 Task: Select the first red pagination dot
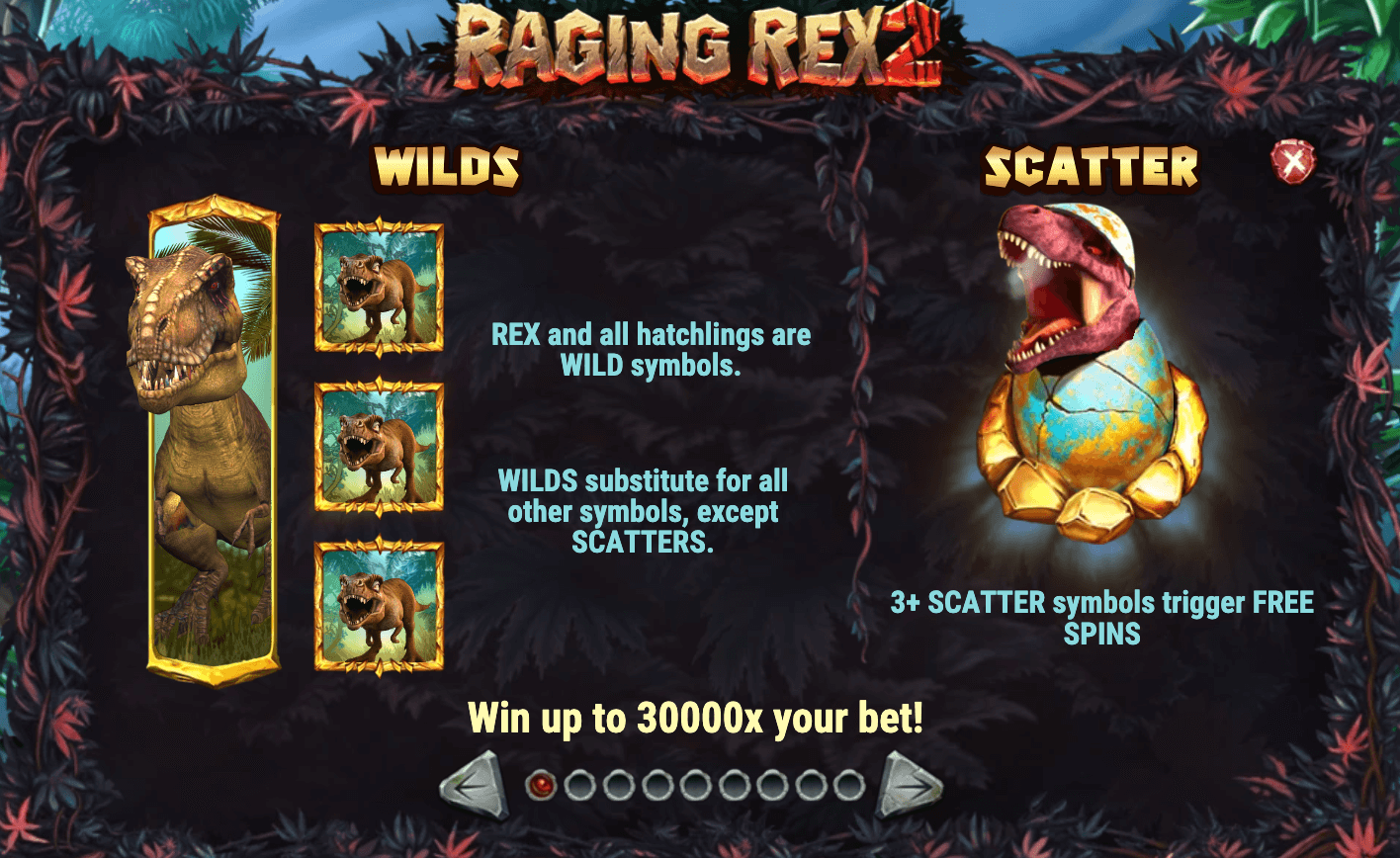coord(541,786)
